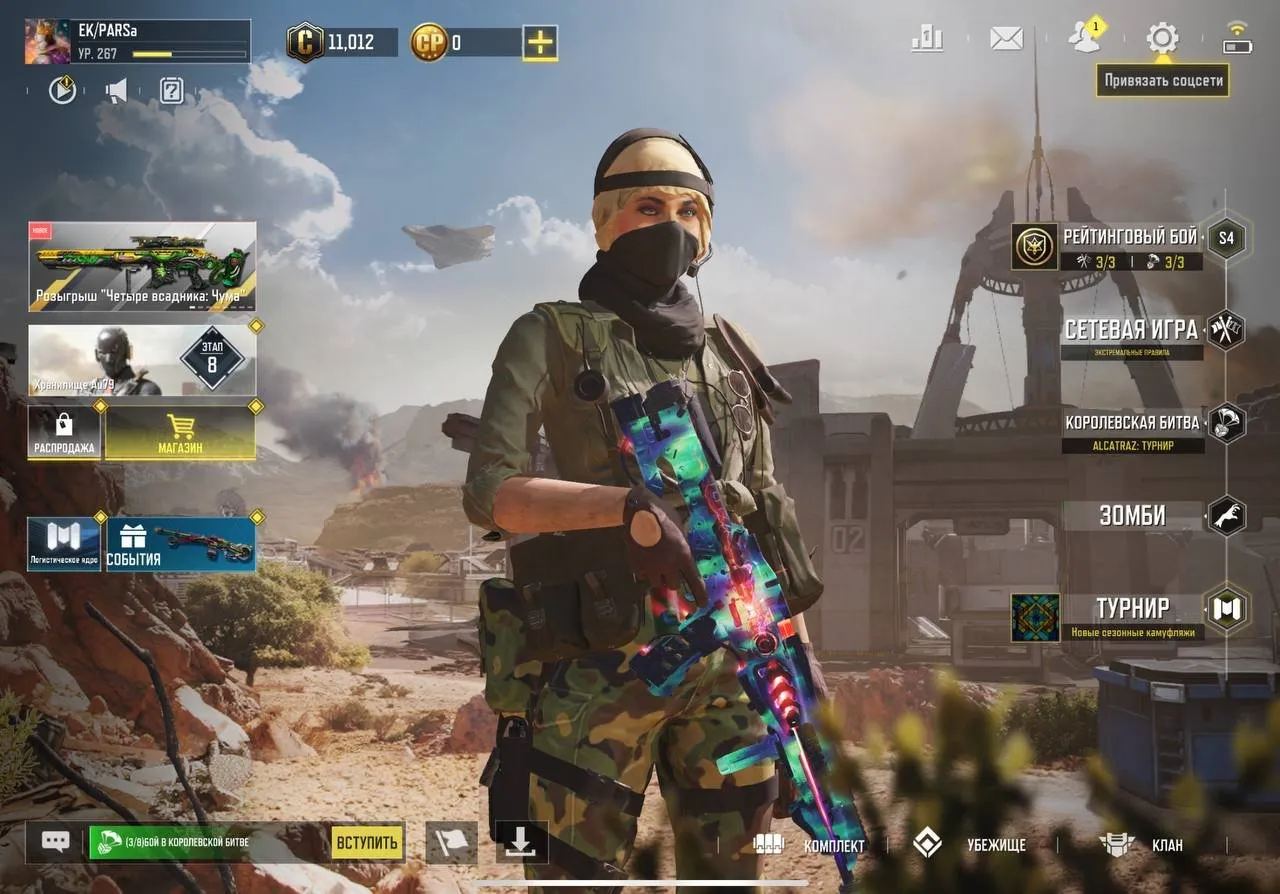Open the leaderboard bar-chart icon
The height and width of the screenshot is (894, 1280).
tap(927, 39)
